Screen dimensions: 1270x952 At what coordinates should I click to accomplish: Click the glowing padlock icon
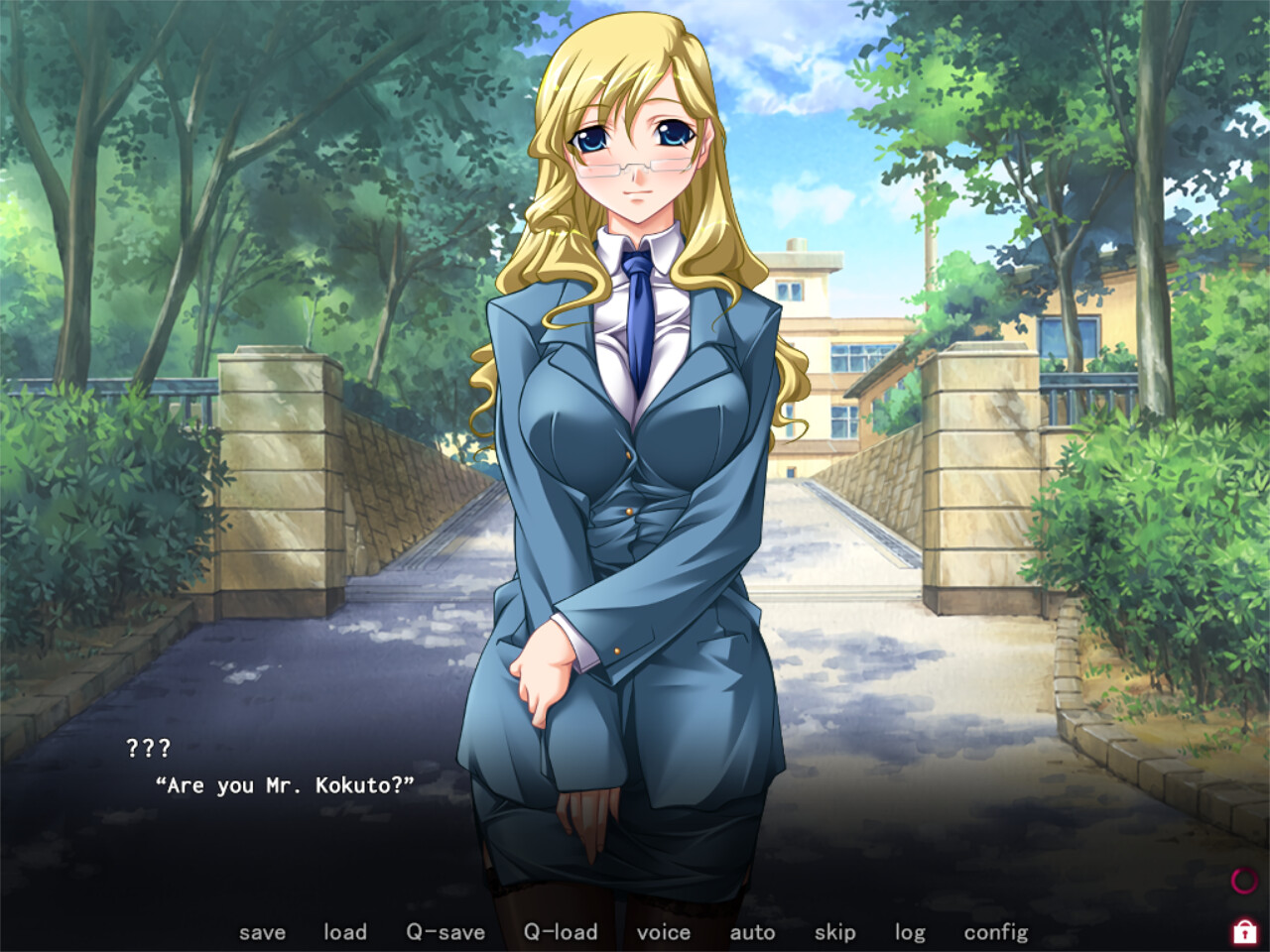pos(1243,932)
